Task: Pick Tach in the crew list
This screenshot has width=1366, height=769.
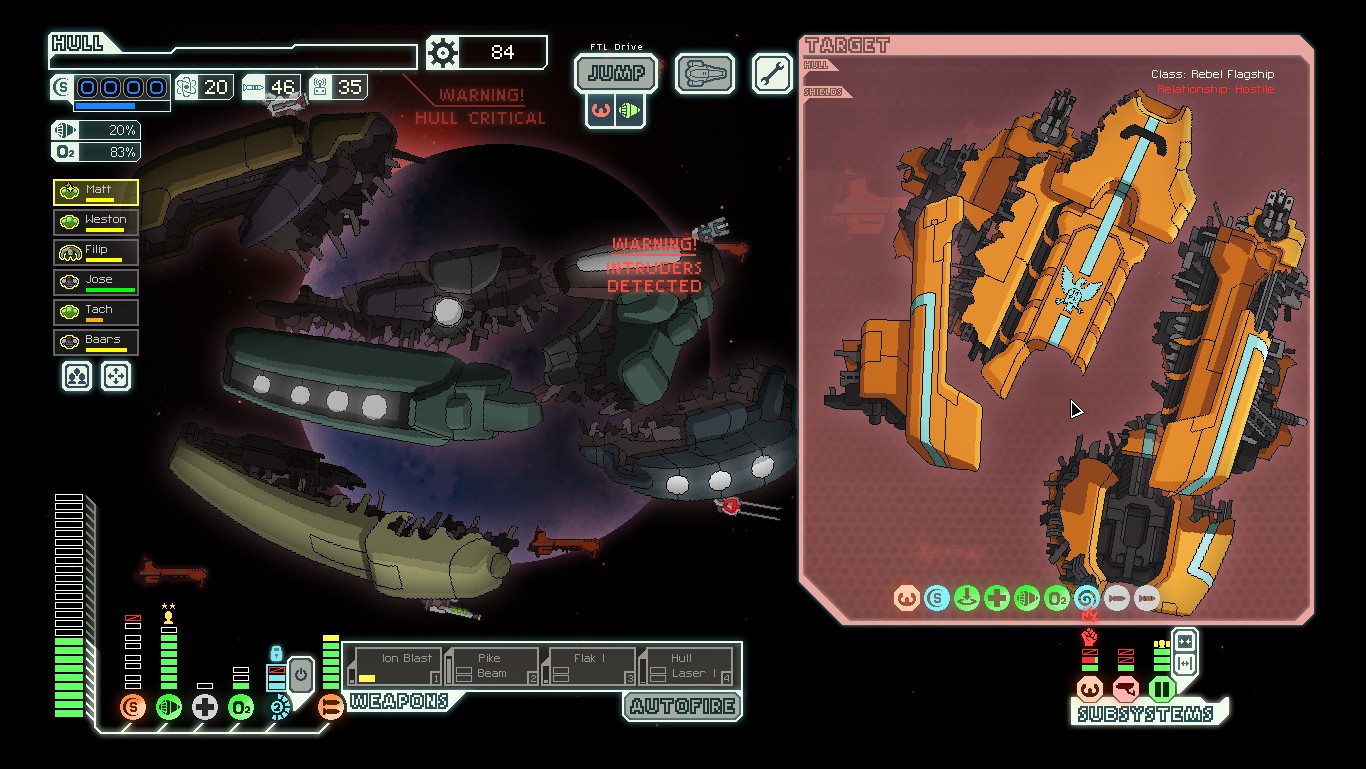Action: [x=96, y=313]
